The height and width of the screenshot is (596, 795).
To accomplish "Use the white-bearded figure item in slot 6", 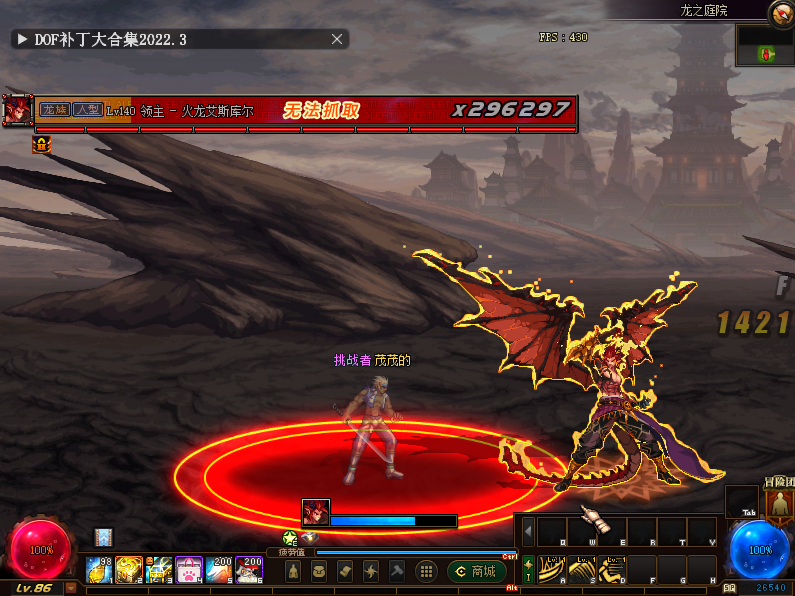I will 249,570.
